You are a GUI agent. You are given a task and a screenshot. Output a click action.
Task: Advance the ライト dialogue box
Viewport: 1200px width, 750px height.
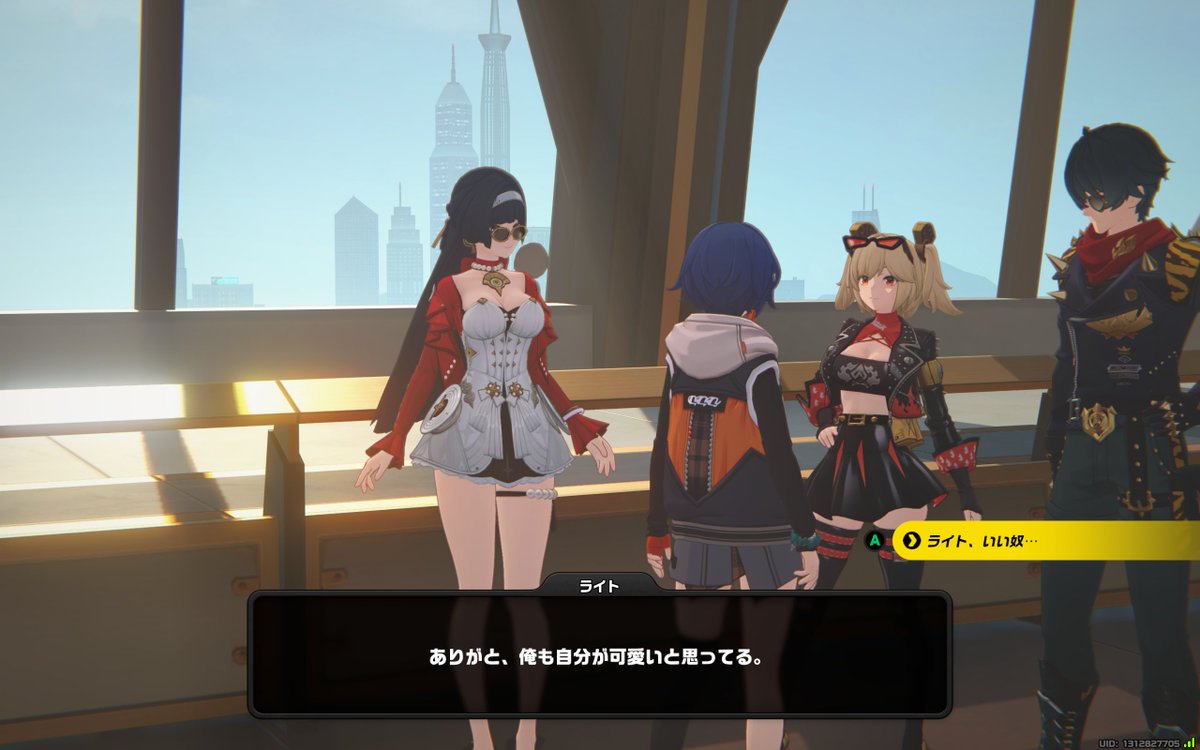[598, 655]
